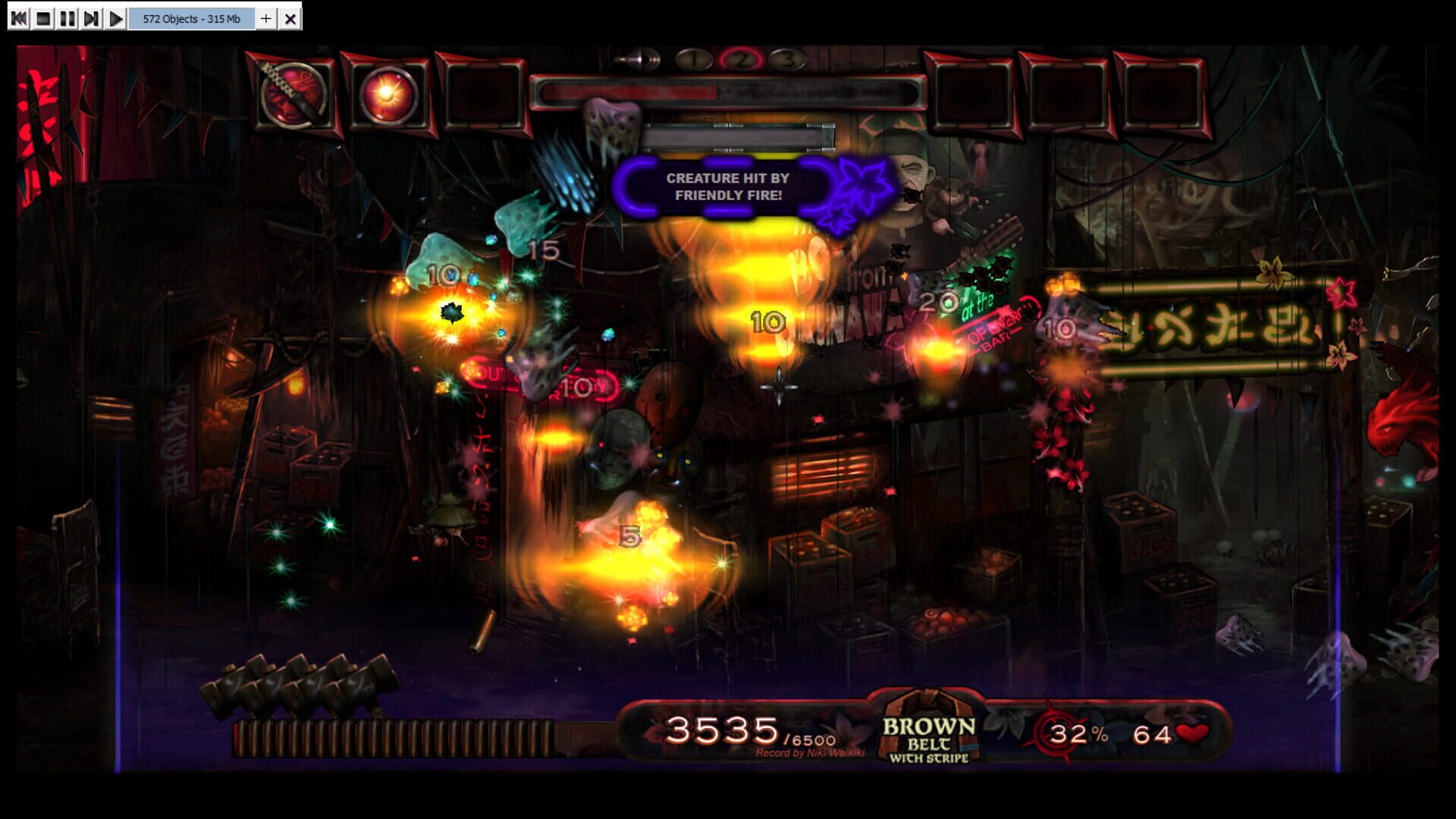The image size is (1456, 819).
Task: Dismiss the Creature Hit By Friendly Fire banner
Action: click(730, 187)
